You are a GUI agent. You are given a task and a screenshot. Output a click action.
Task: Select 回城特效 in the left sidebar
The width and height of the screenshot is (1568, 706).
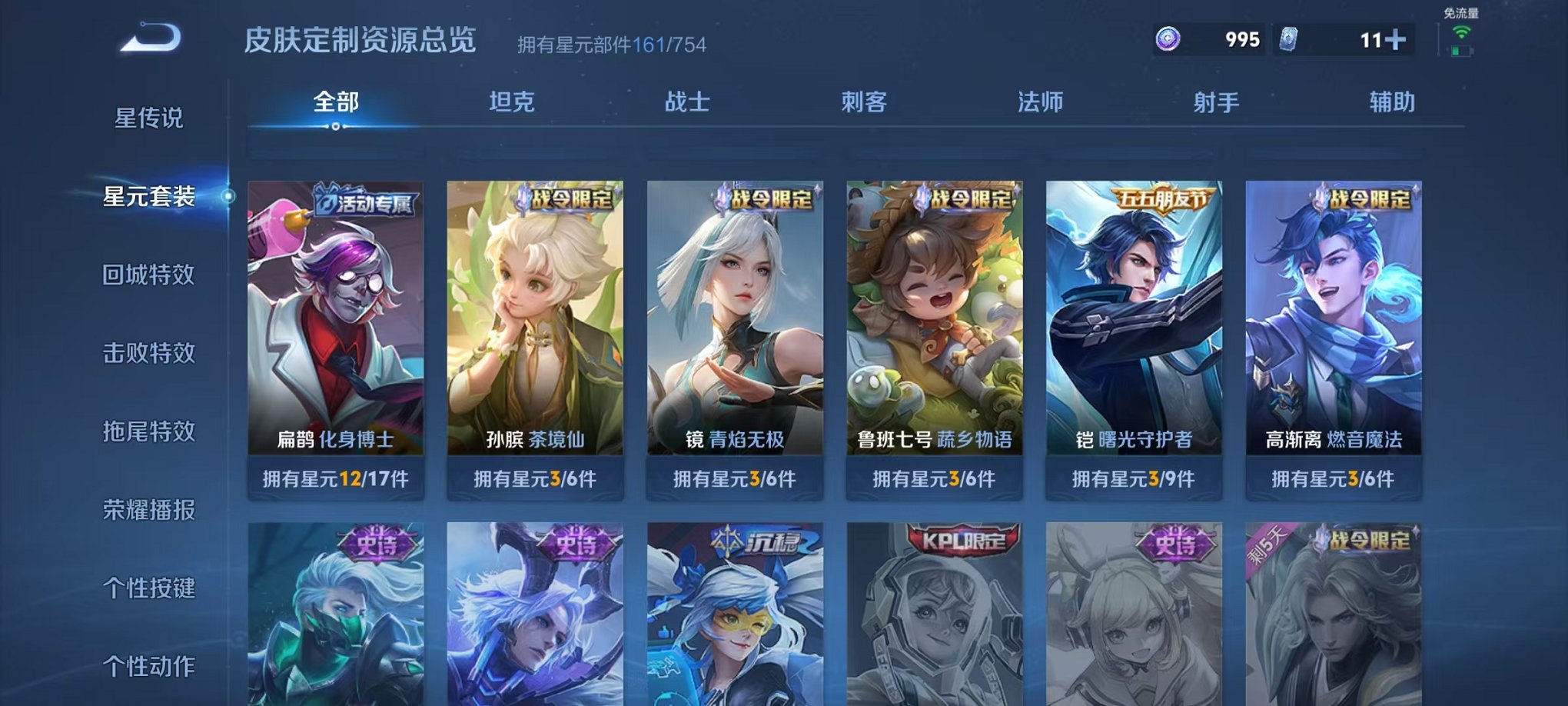coord(151,274)
